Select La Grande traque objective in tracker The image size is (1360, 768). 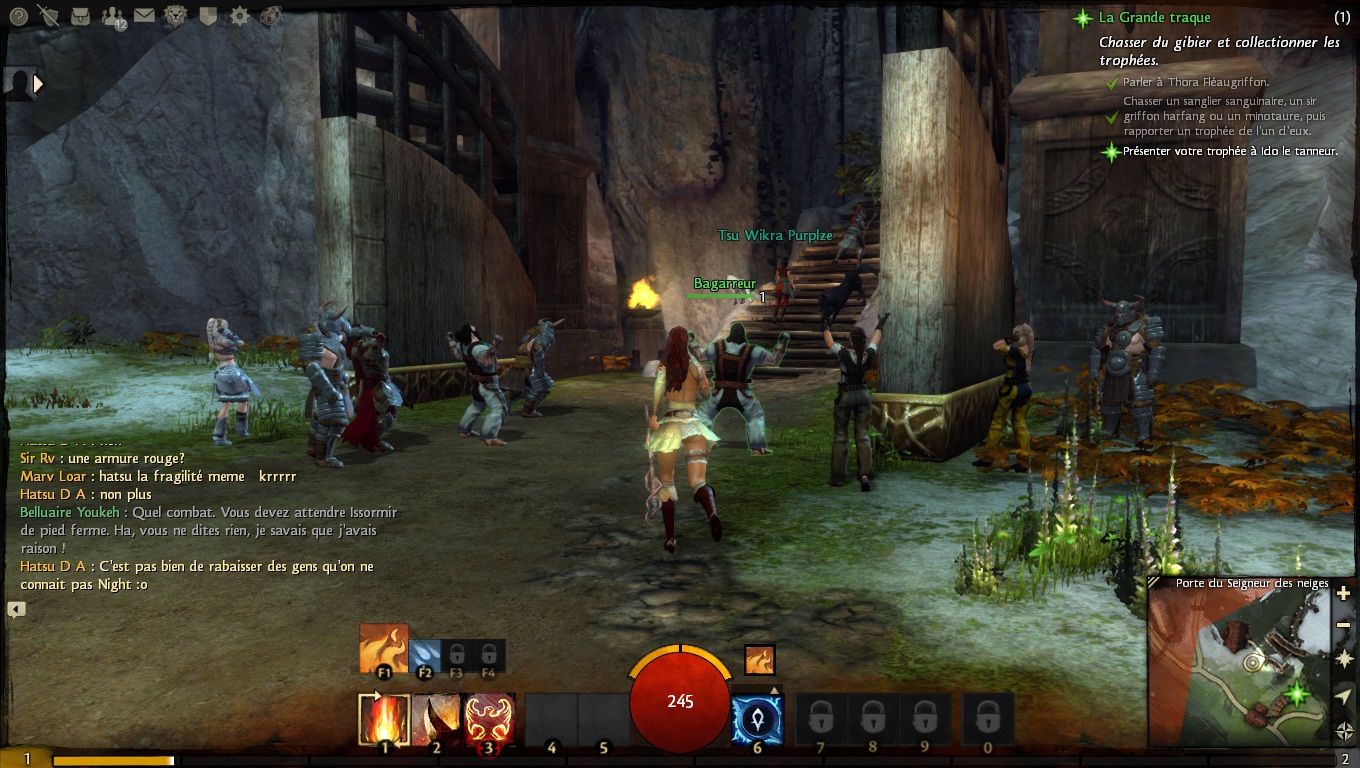pos(1154,17)
